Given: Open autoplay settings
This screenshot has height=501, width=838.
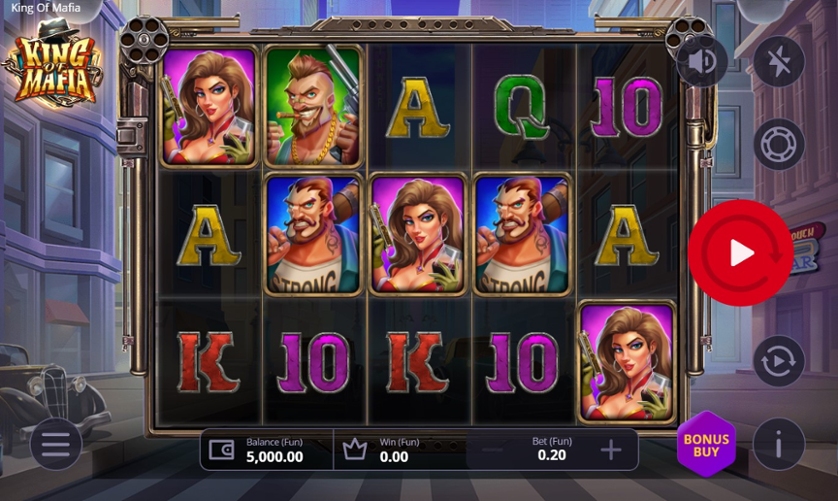Looking at the screenshot, I should click(x=778, y=361).
